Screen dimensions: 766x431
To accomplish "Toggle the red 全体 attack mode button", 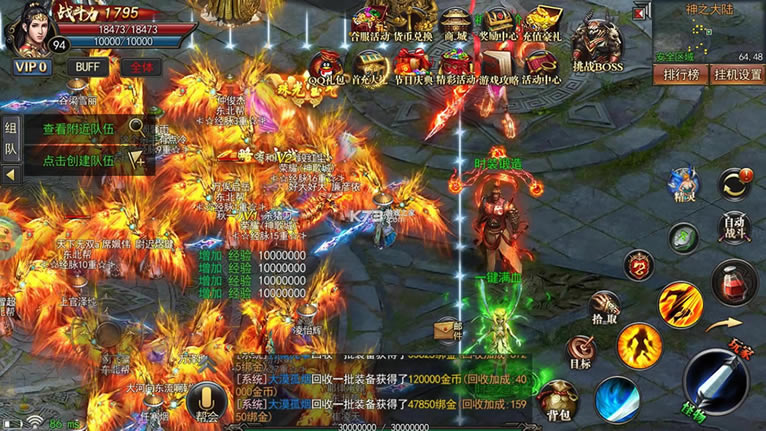I will point(141,67).
